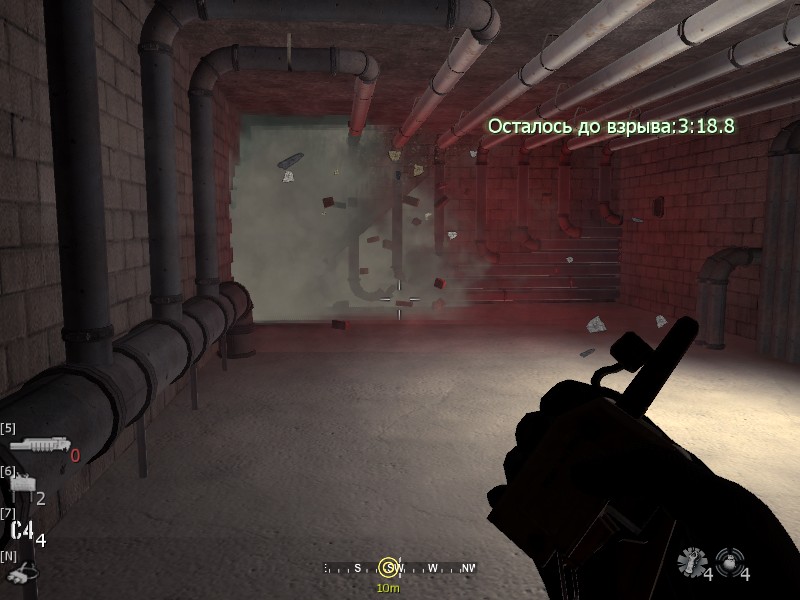Choose the frag grenade icon
This screenshot has height=600, width=800.
tap(688, 562)
